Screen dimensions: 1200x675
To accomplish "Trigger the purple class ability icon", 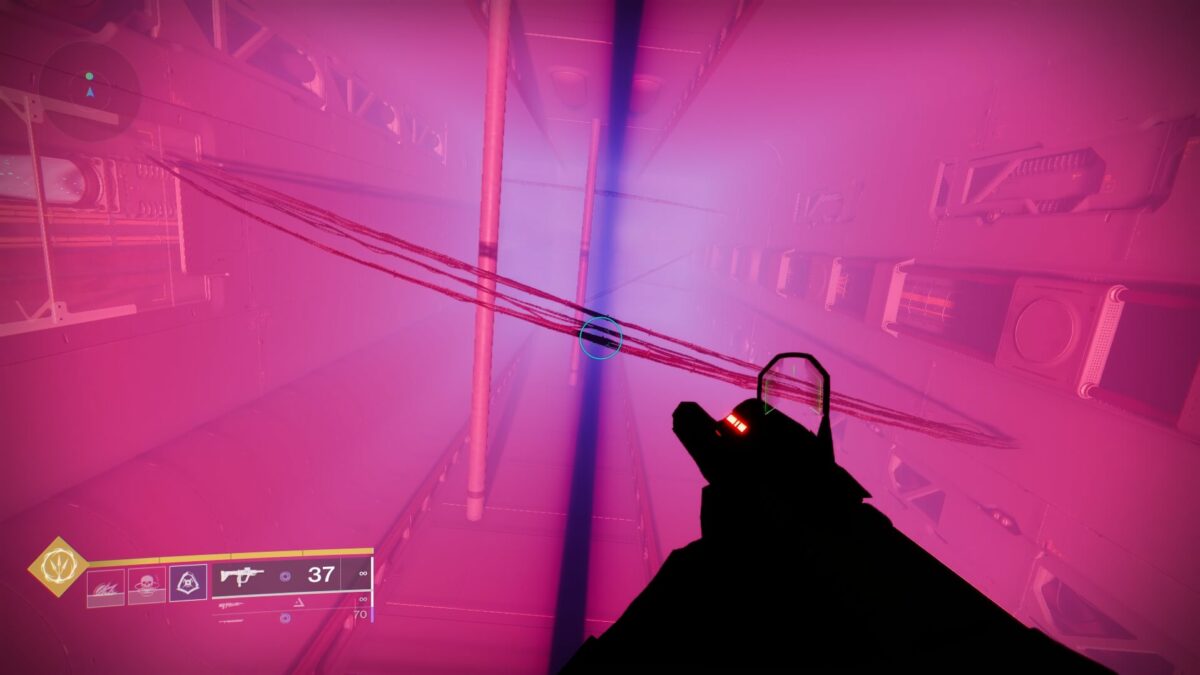I will point(187,582).
